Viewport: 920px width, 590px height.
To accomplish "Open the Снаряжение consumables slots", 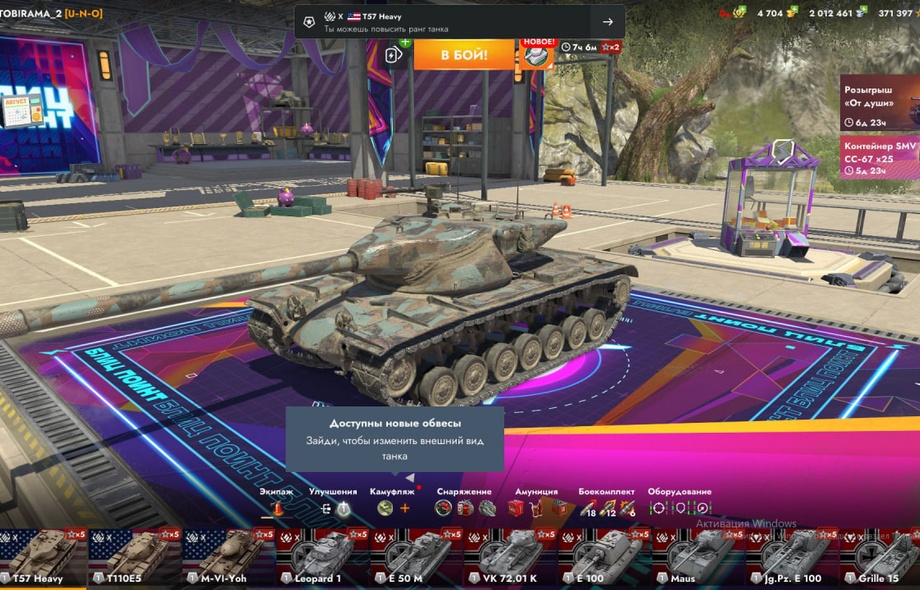I will [x=463, y=508].
